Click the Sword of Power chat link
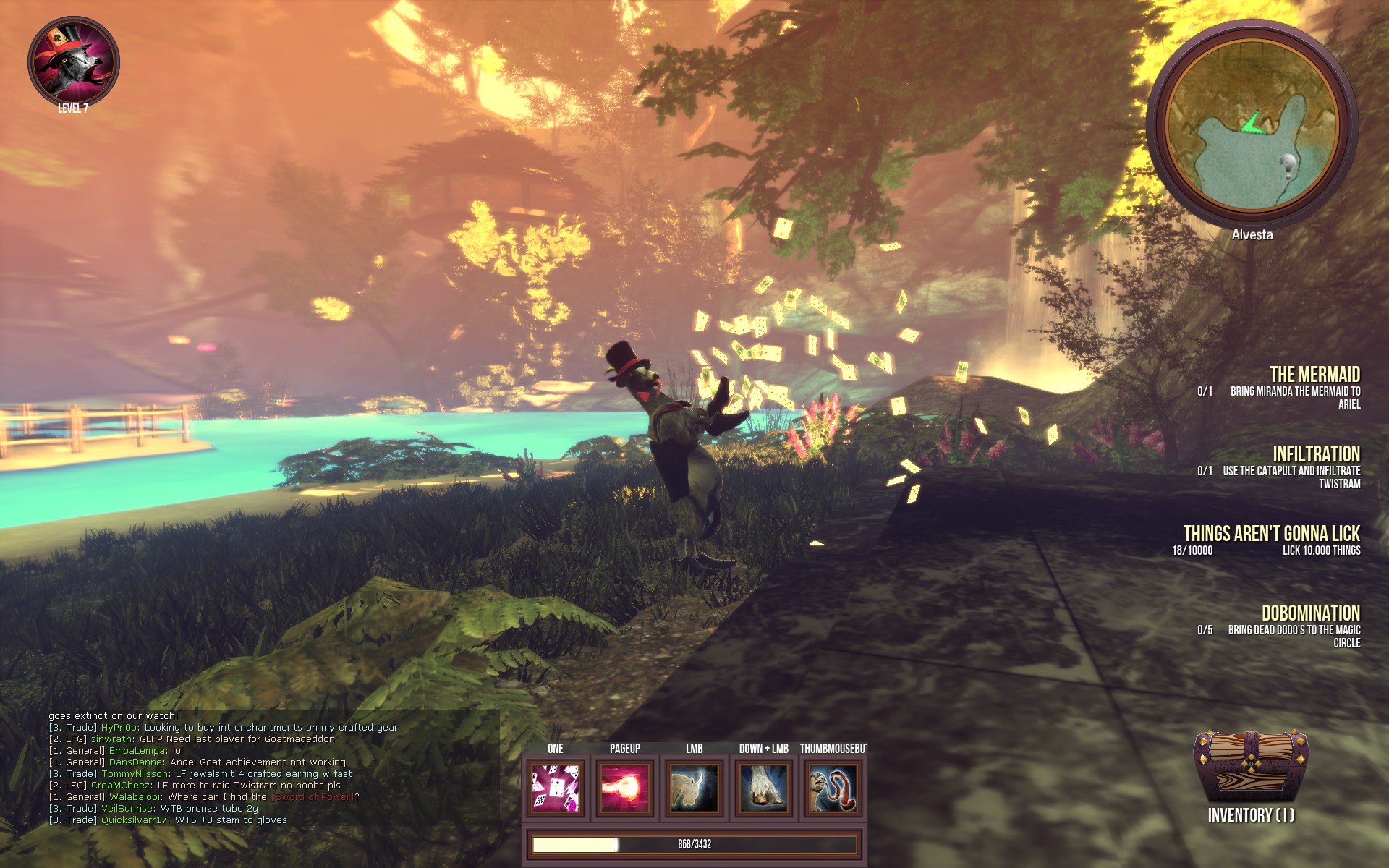 (x=313, y=797)
